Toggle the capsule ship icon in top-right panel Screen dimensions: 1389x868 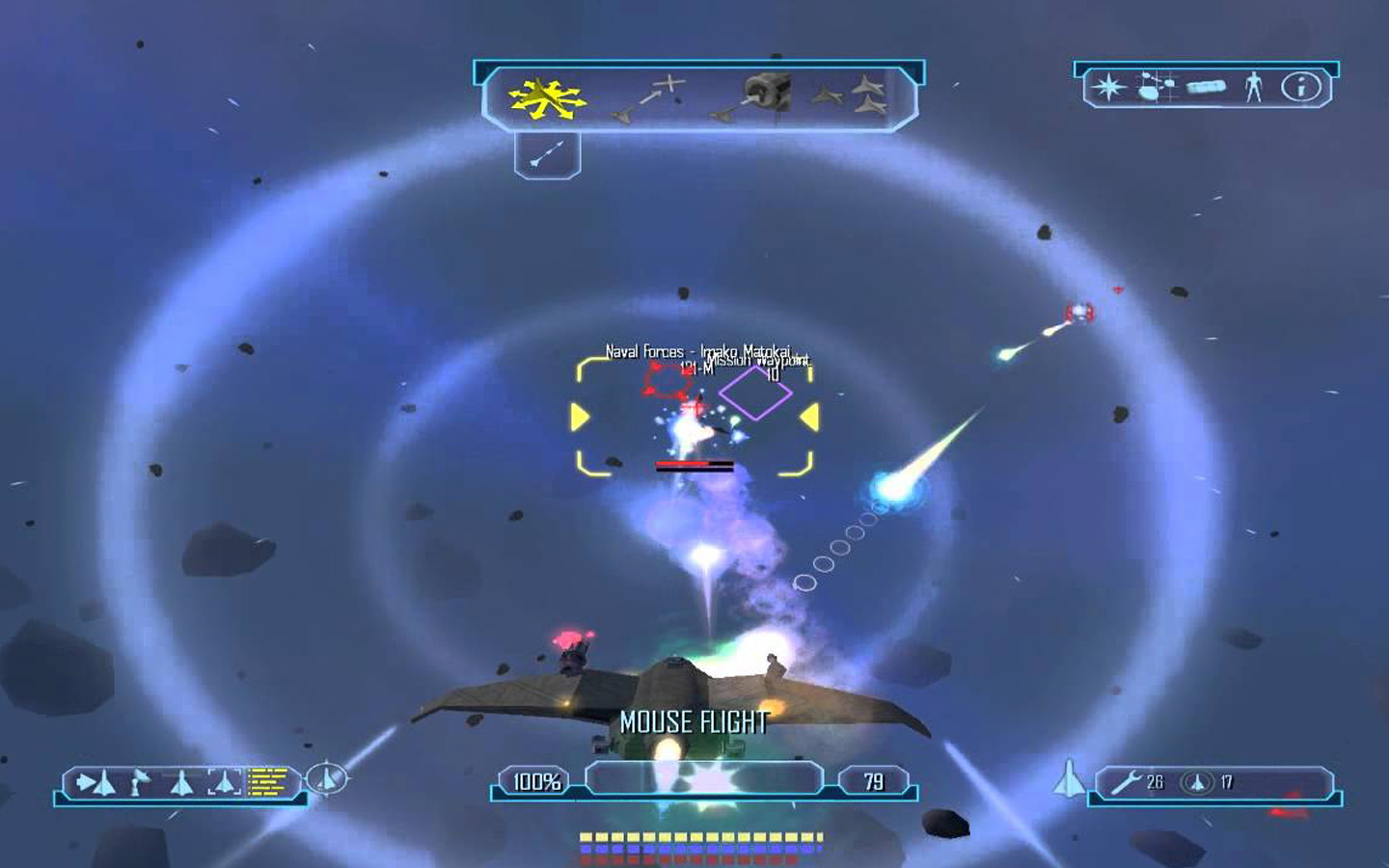(x=1206, y=89)
